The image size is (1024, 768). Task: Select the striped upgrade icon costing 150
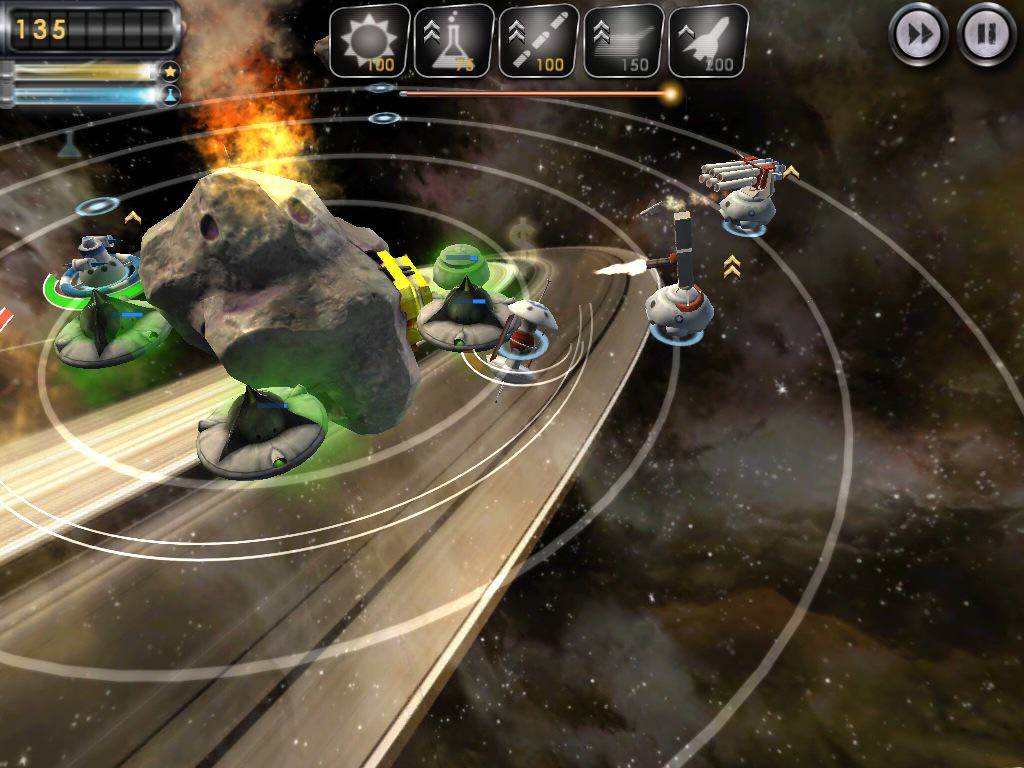(x=623, y=41)
